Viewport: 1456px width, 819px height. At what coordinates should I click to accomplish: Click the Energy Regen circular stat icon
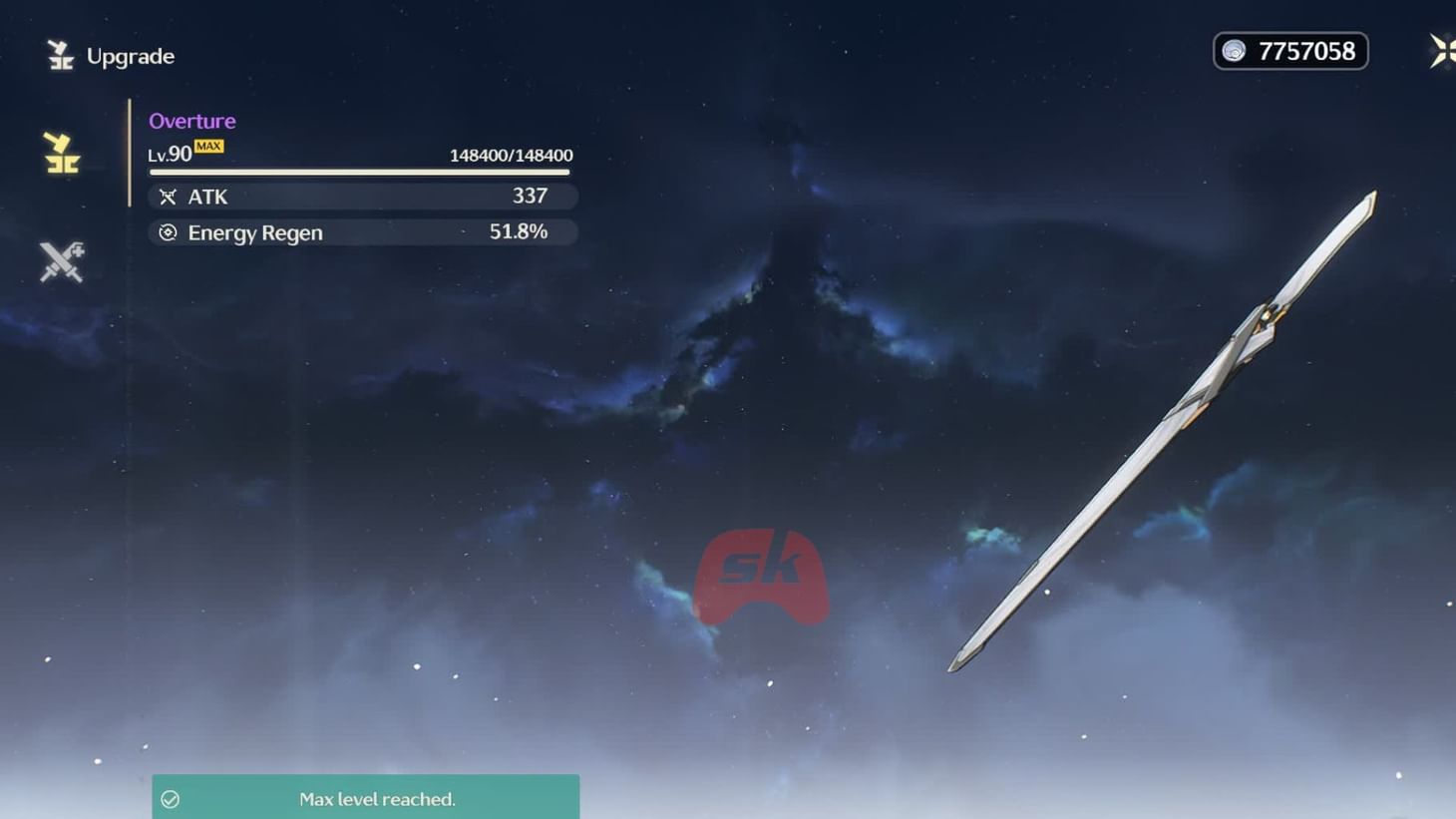(168, 232)
